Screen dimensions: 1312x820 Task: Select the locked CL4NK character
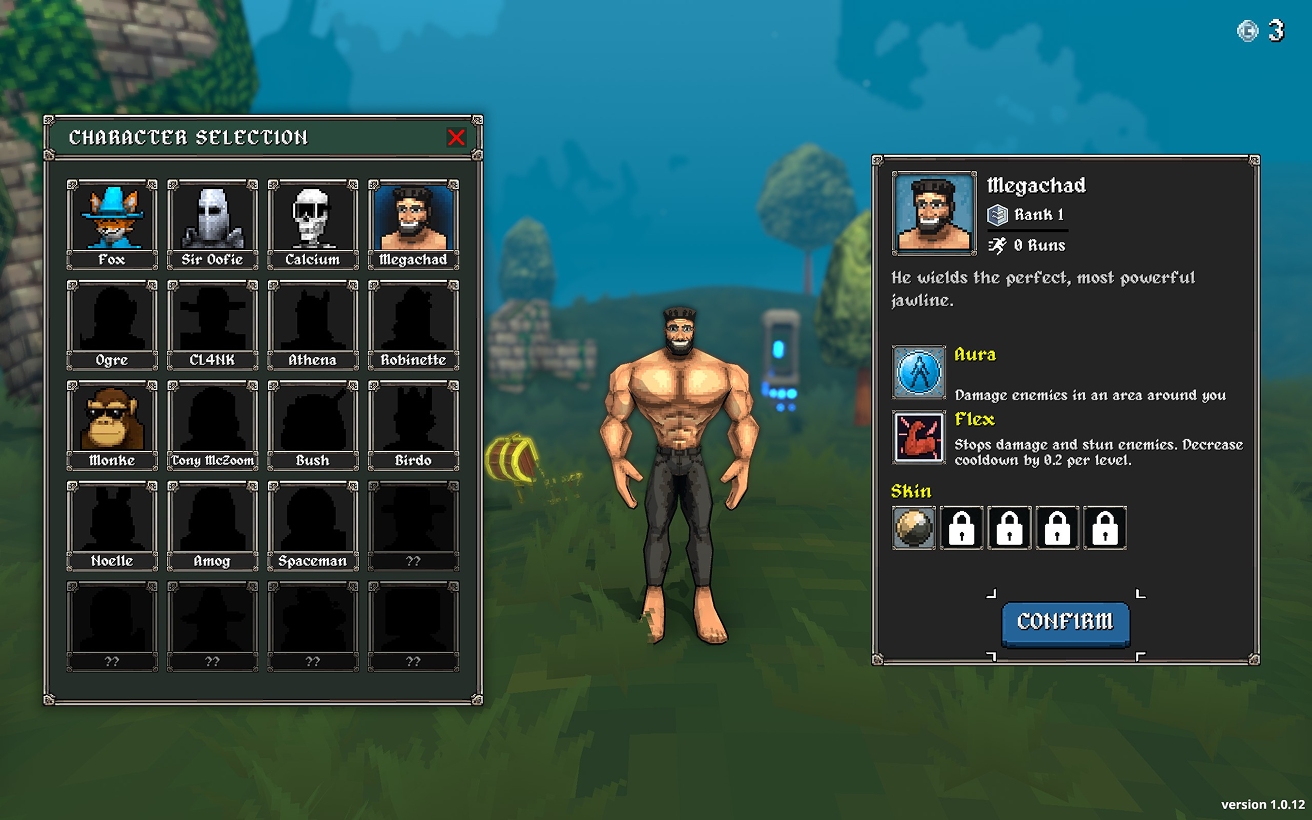[x=212, y=323]
